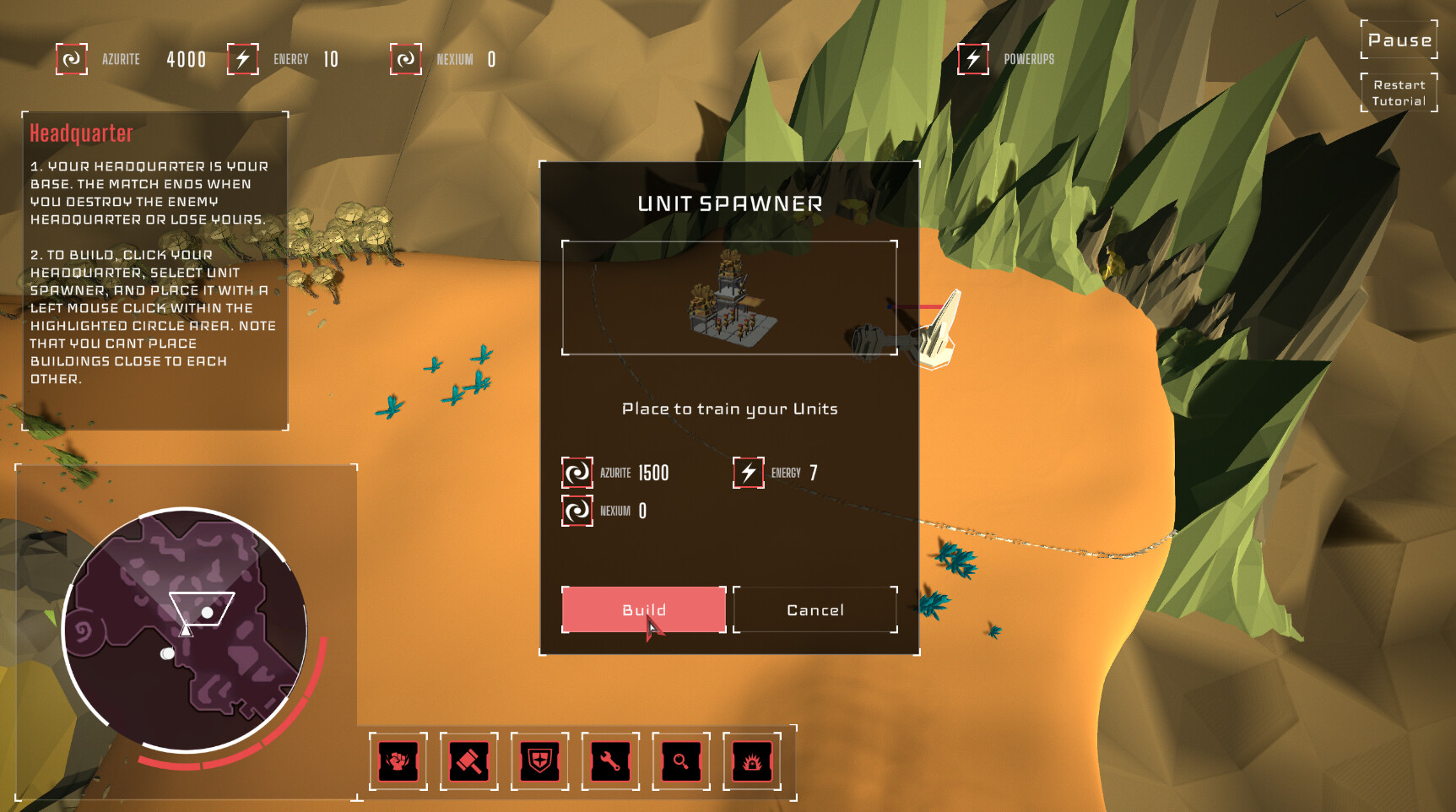The image size is (1456, 812).
Task: Activate the magnifying glass scout icon
Action: [x=682, y=761]
